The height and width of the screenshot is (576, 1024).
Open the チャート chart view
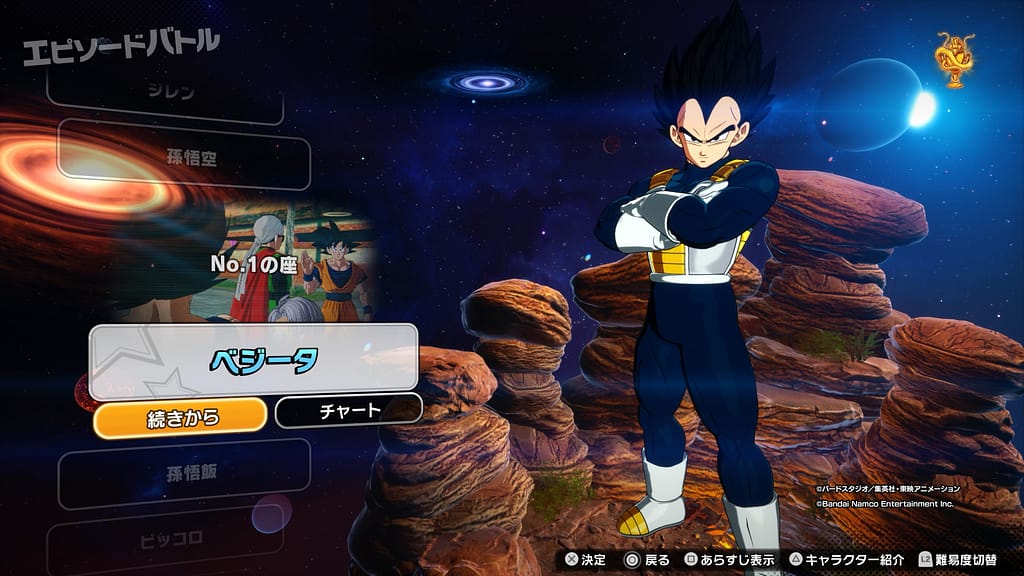coord(348,410)
